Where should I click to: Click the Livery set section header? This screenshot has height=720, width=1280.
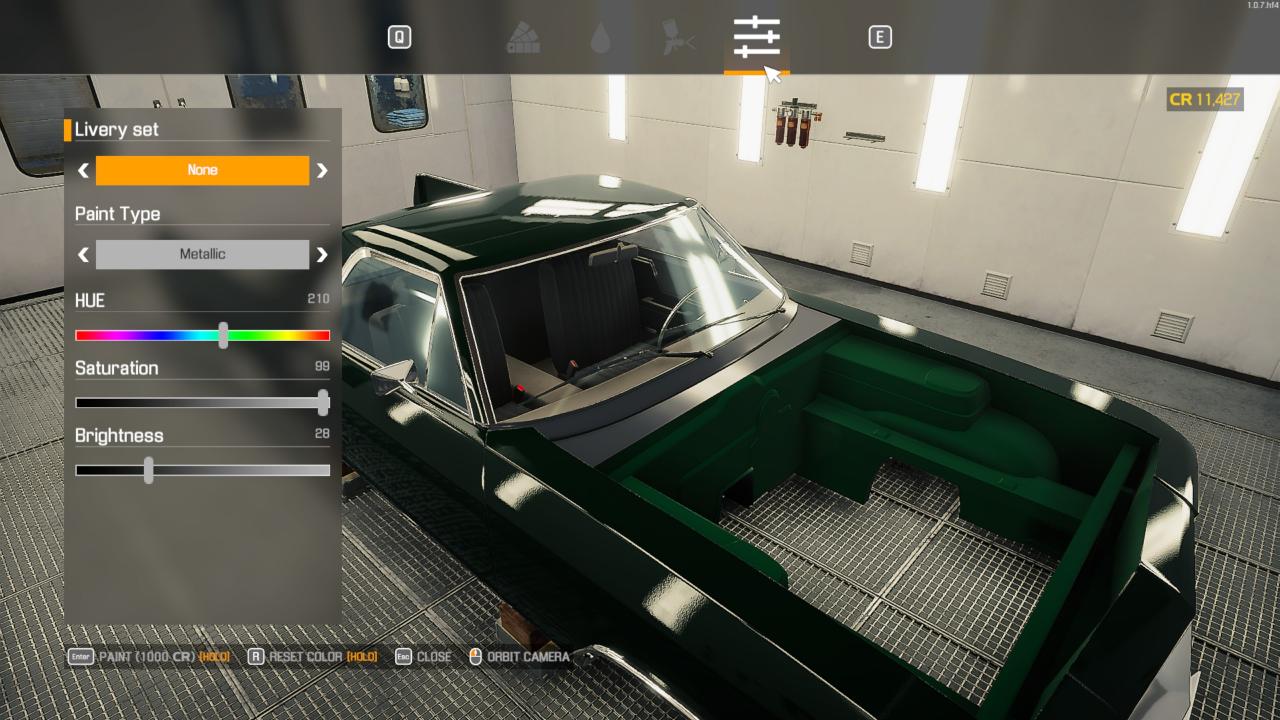(117, 129)
